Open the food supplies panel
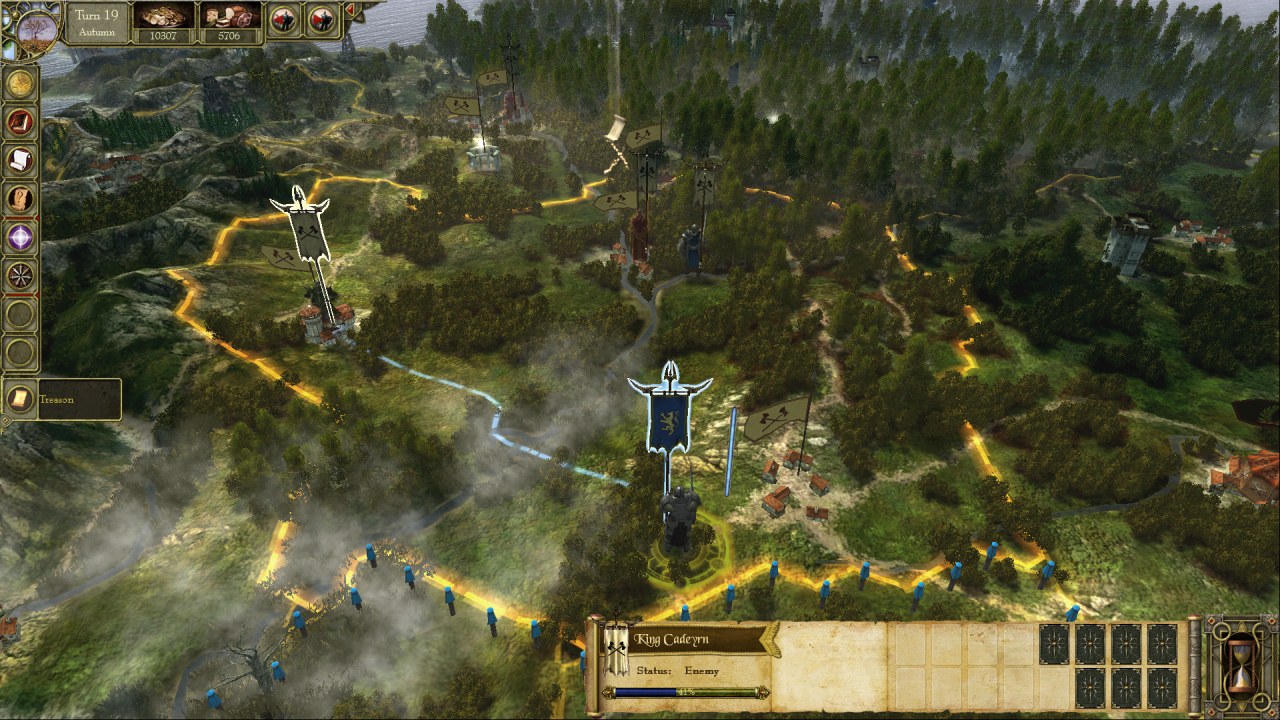The width and height of the screenshot is (1280, 720). point(230,22)
